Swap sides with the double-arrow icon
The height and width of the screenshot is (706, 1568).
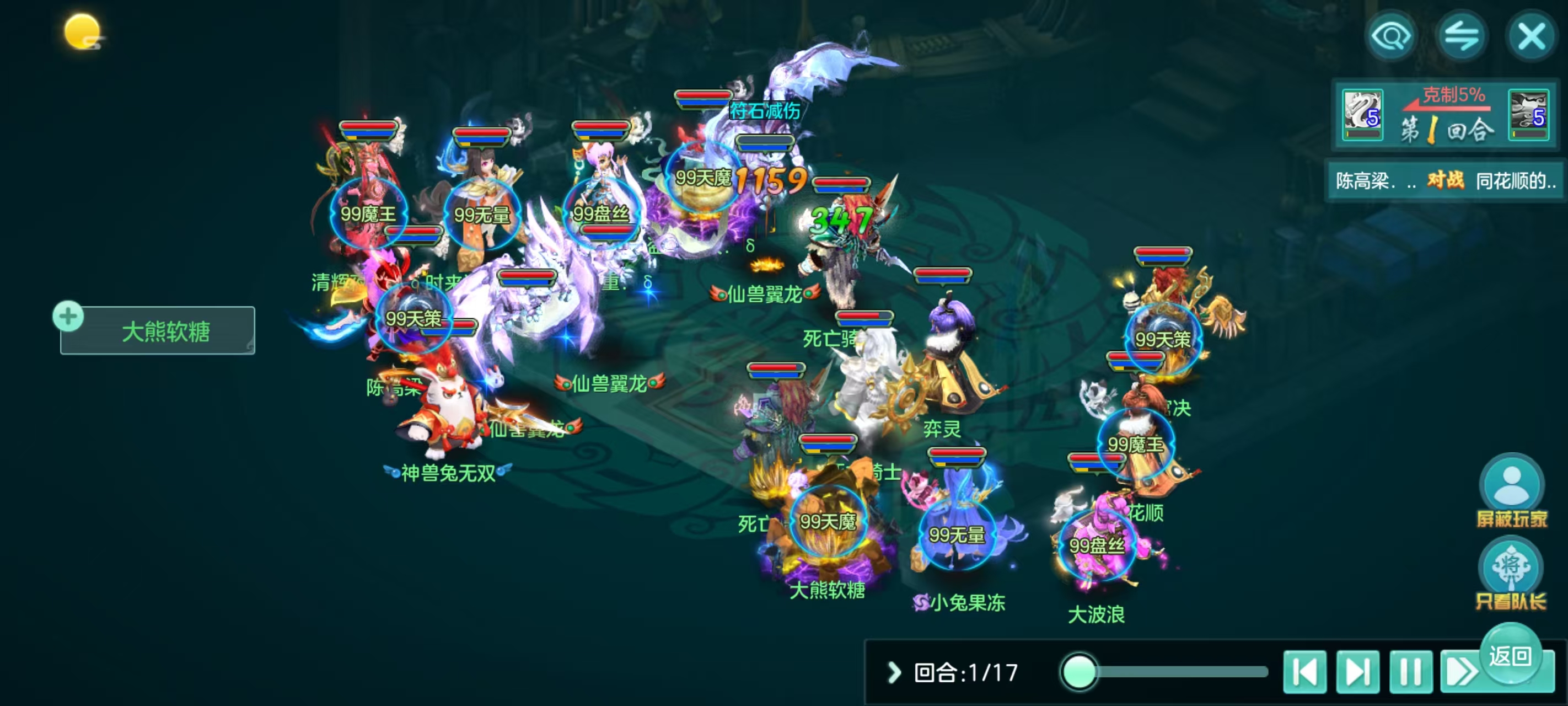(x=1461, y=36)
